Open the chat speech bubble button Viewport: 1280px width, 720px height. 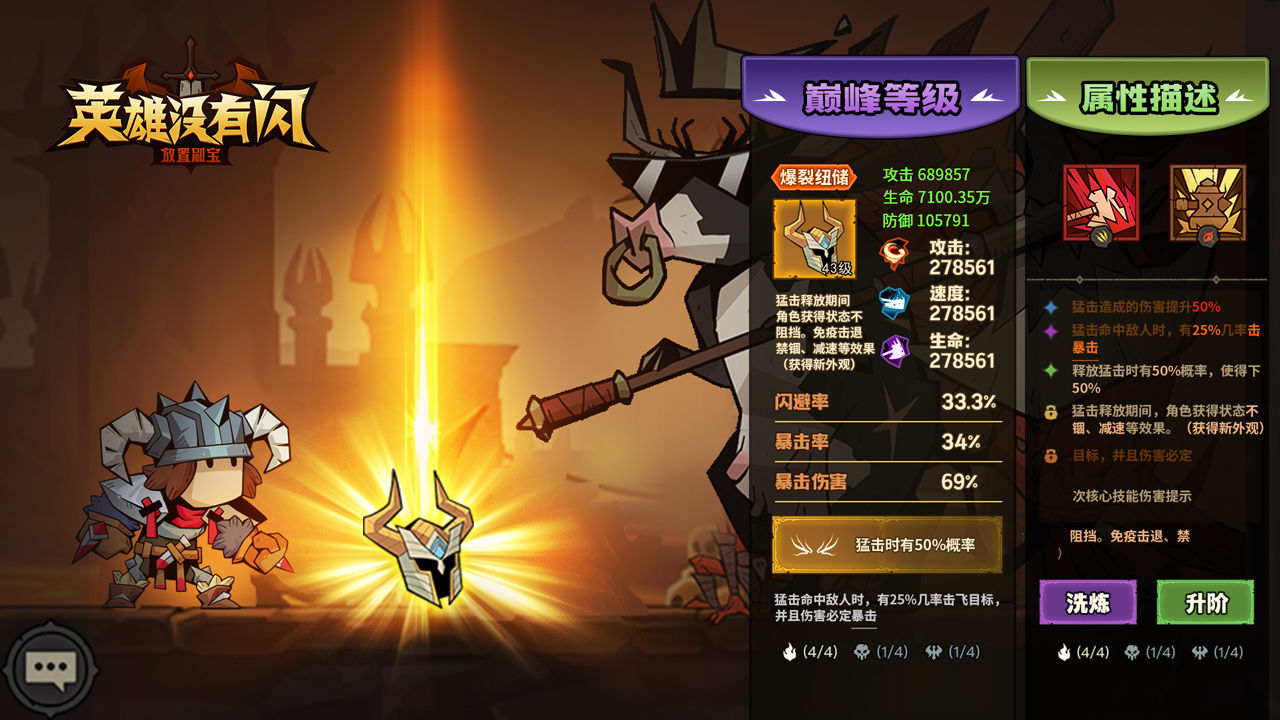pyautogui.click(x=49, y=668)
